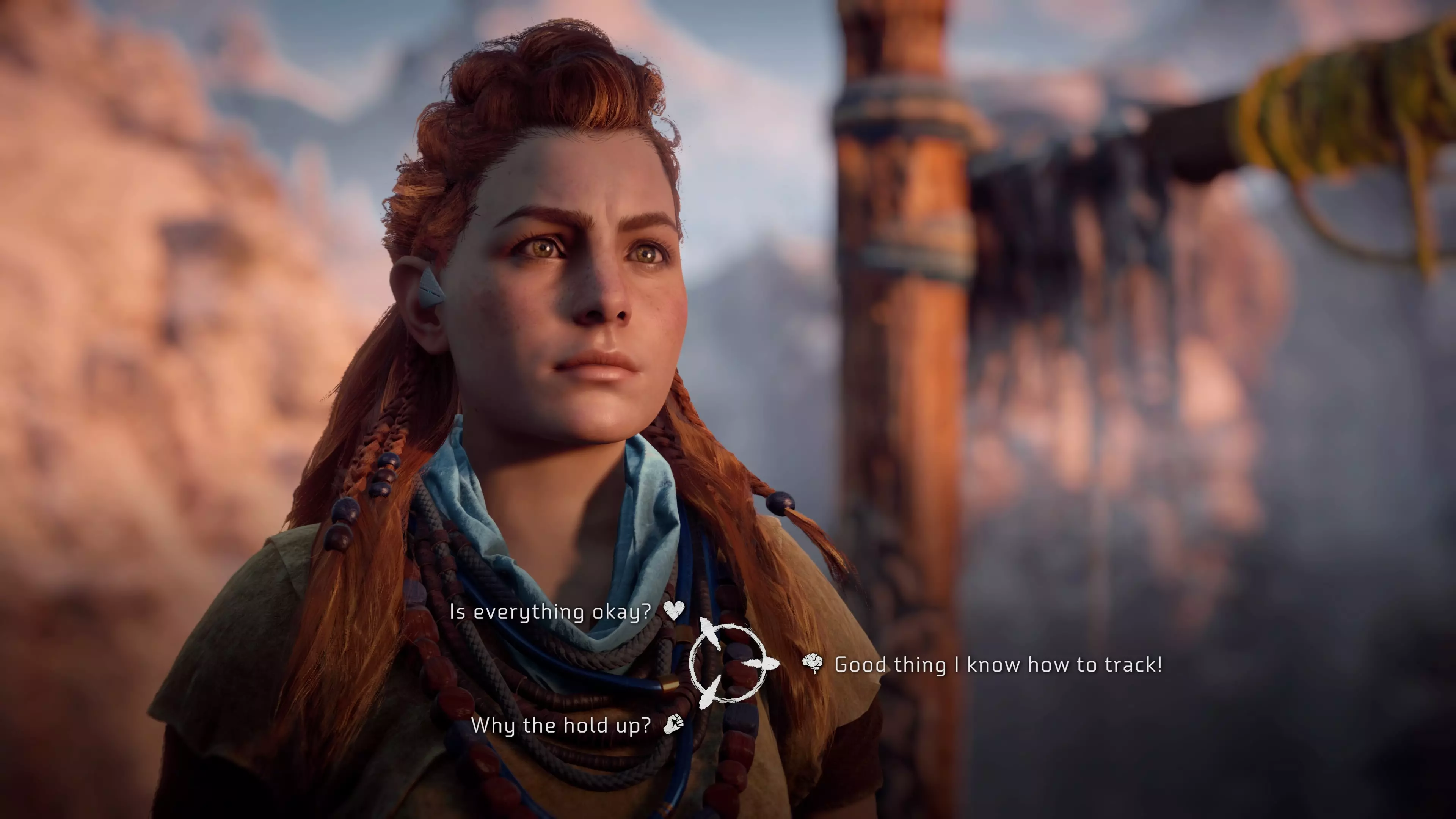Viewport: 1456px width, 819px height.
Task: Click the heart icon for the compassionate choice
Action: pyautogui.click(x=674, y=610)
